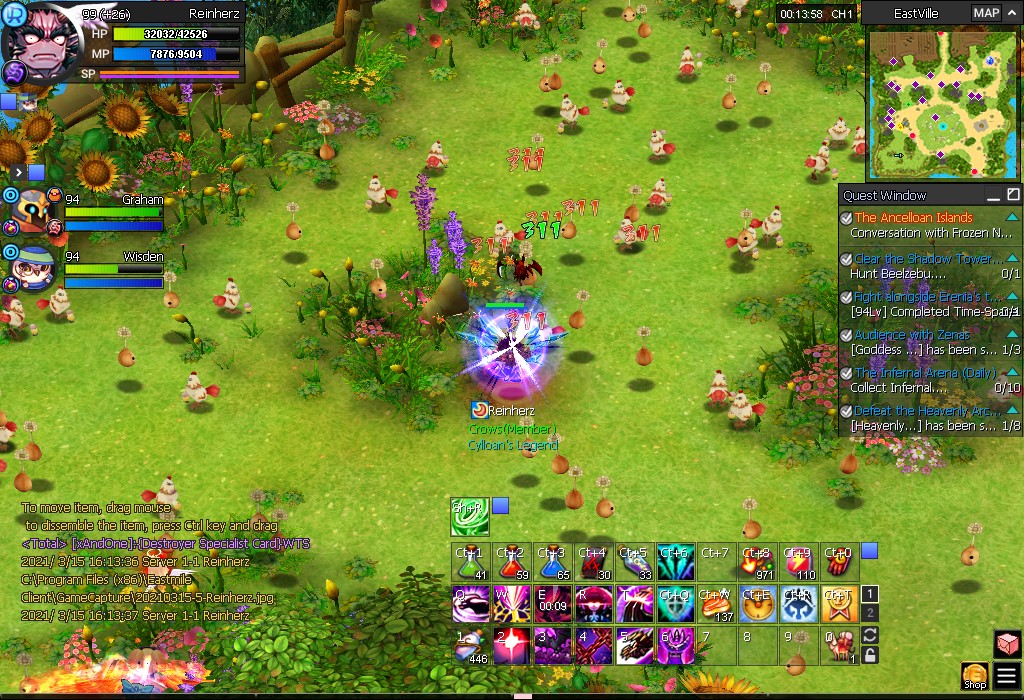This screenshot has height=700, width=1024.
Task: Cast the Q hotkey skill
Action: point(470,604)
